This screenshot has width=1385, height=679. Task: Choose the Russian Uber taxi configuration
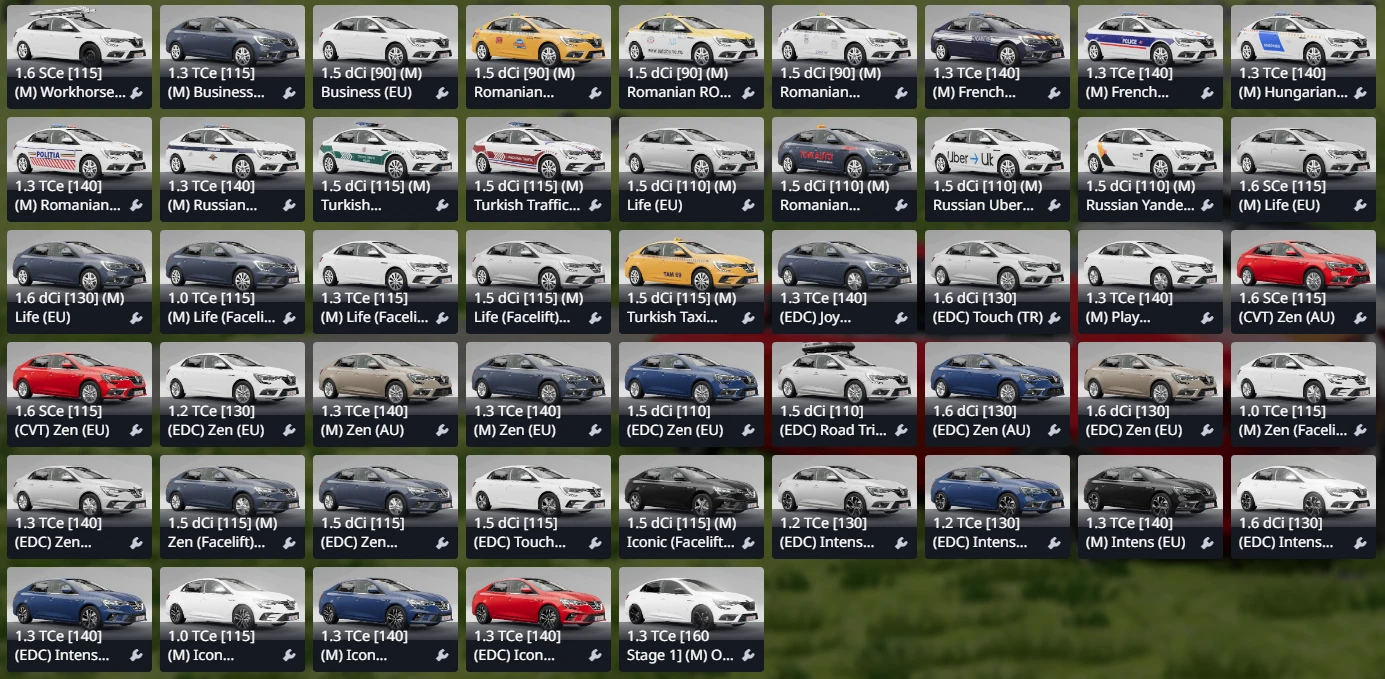coord(997,169)
